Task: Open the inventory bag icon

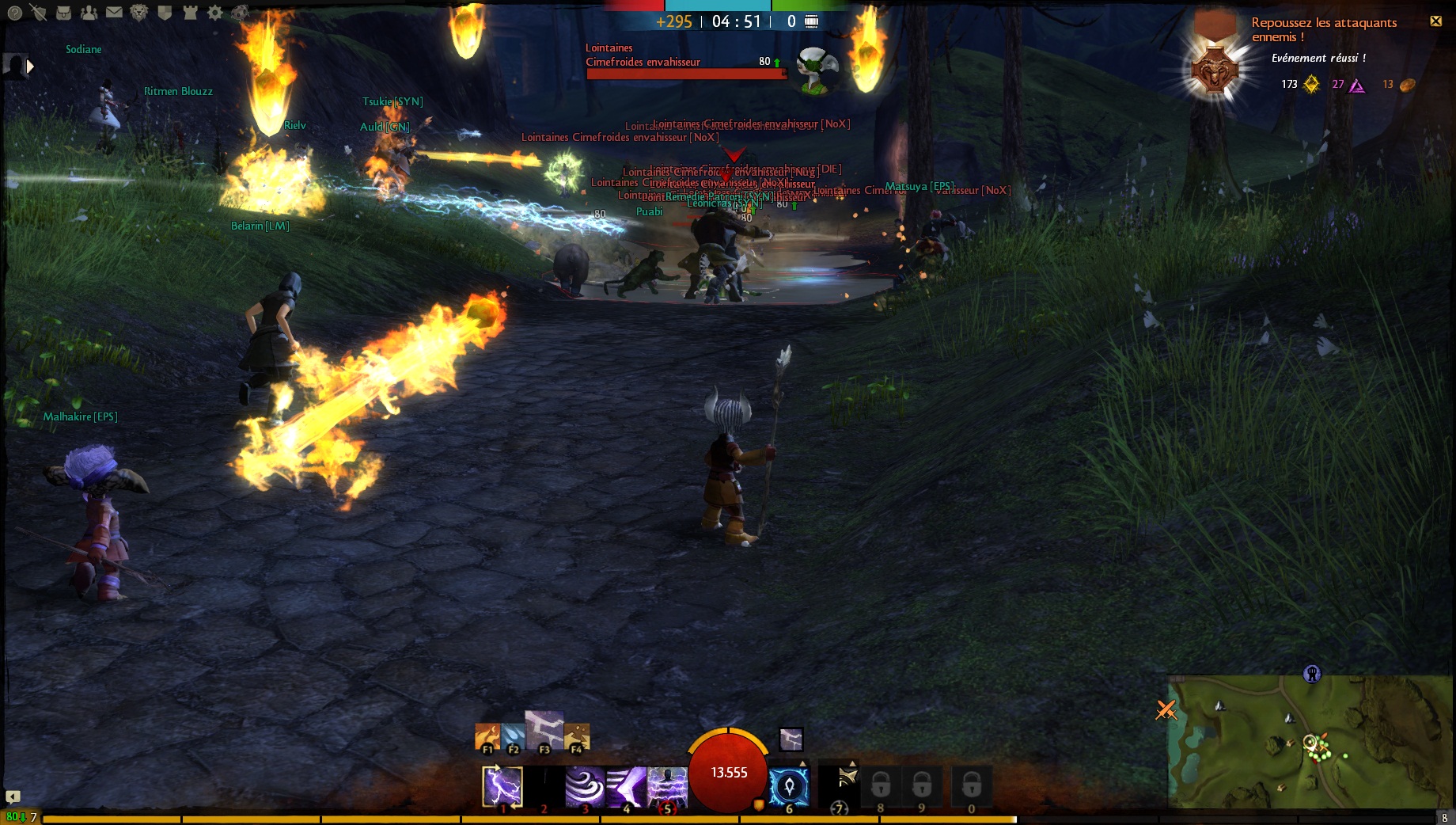Action: [x=64, y=13]
